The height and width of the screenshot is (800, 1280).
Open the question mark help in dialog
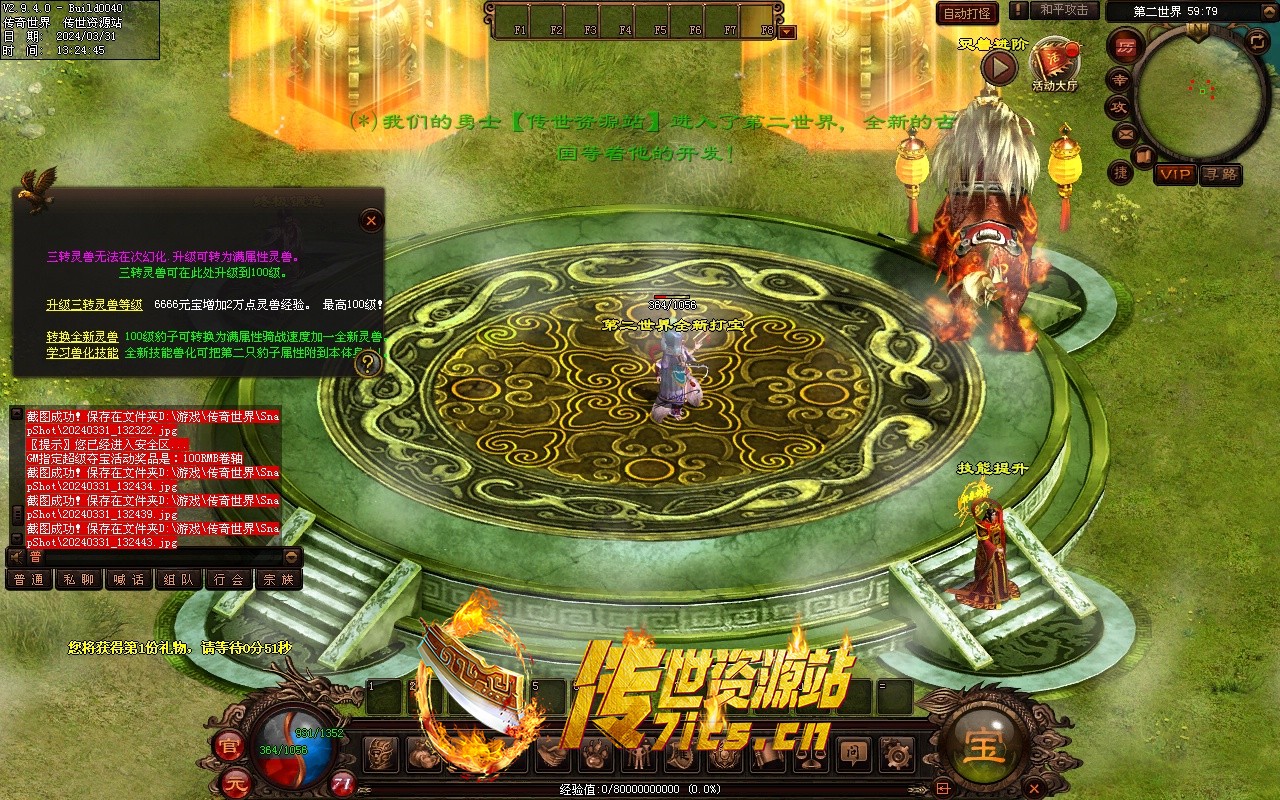click(x=369, y=363)
